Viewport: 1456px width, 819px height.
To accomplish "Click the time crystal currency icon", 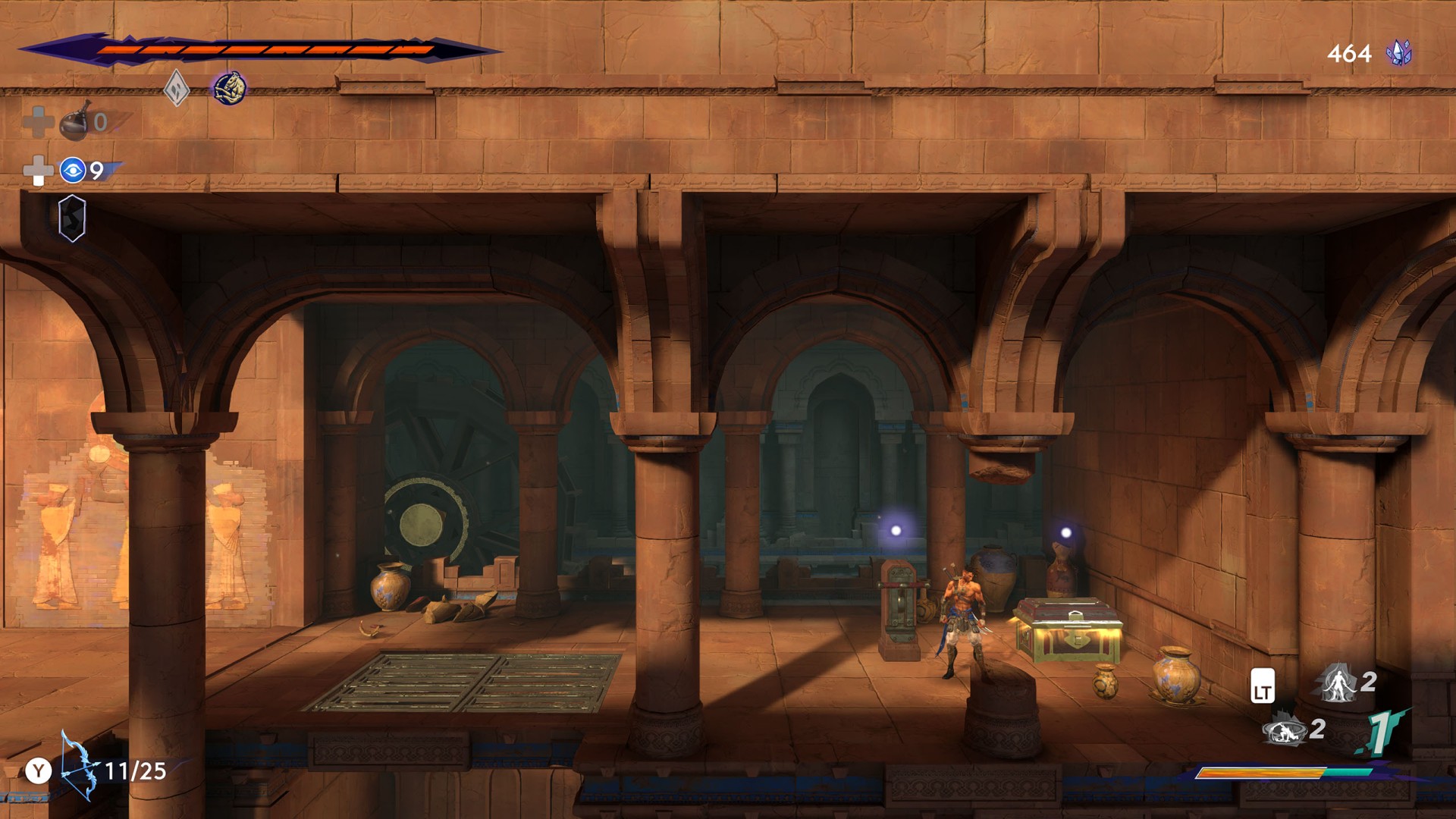I will [1398, 53].
